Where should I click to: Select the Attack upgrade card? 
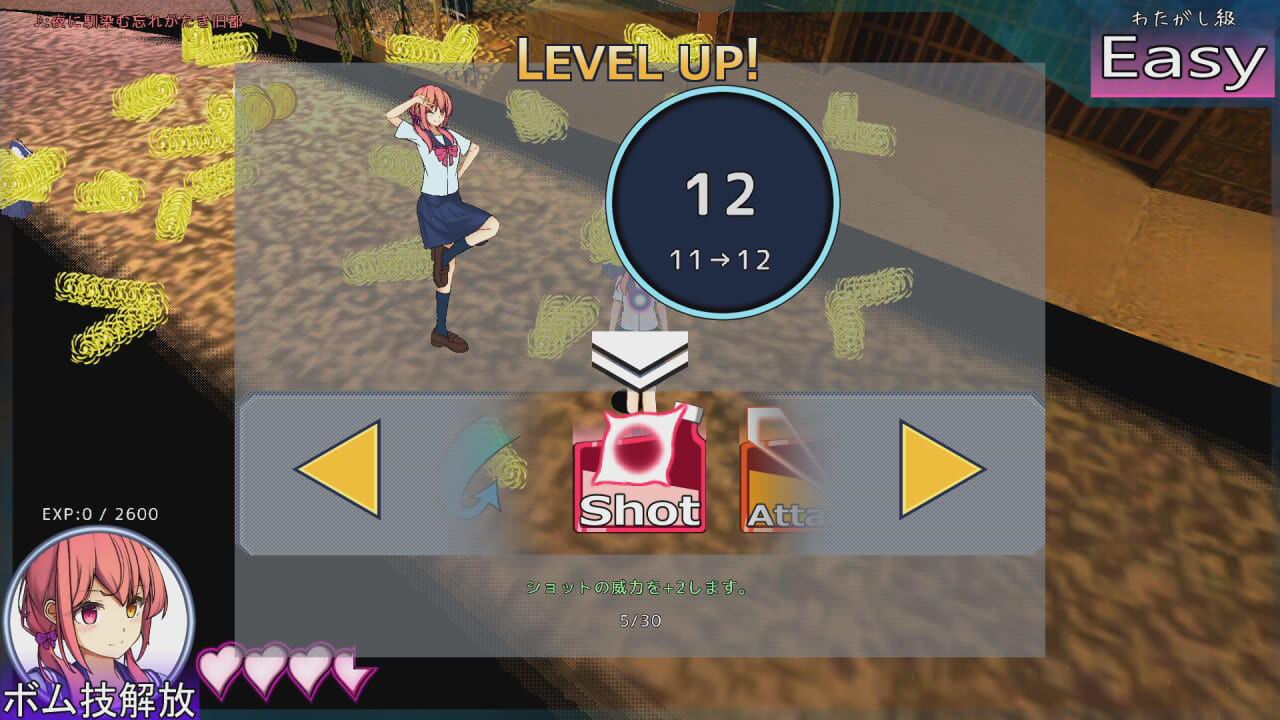pos(785,470)
